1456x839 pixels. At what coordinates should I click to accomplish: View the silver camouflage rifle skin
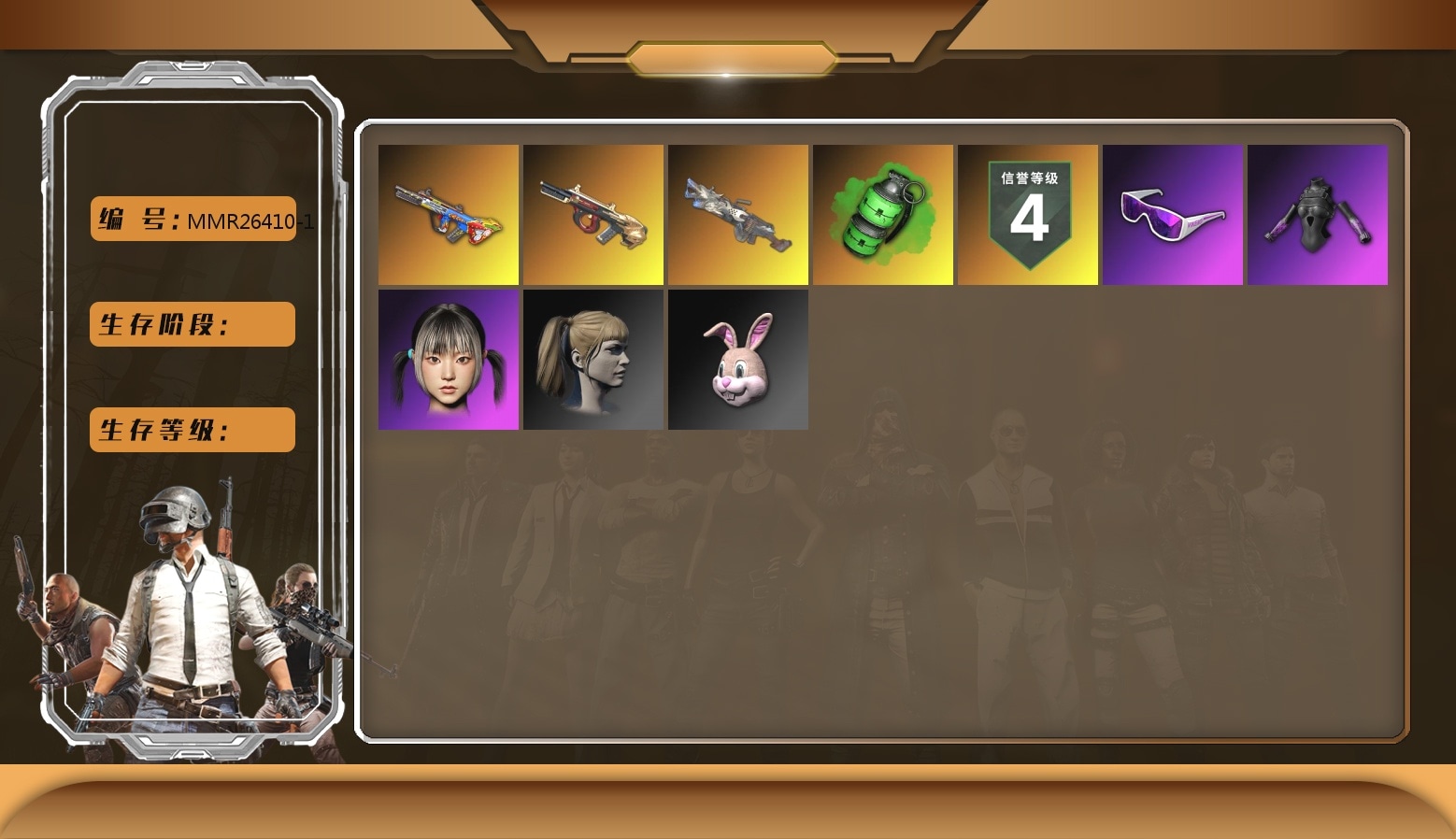[737, 214]
